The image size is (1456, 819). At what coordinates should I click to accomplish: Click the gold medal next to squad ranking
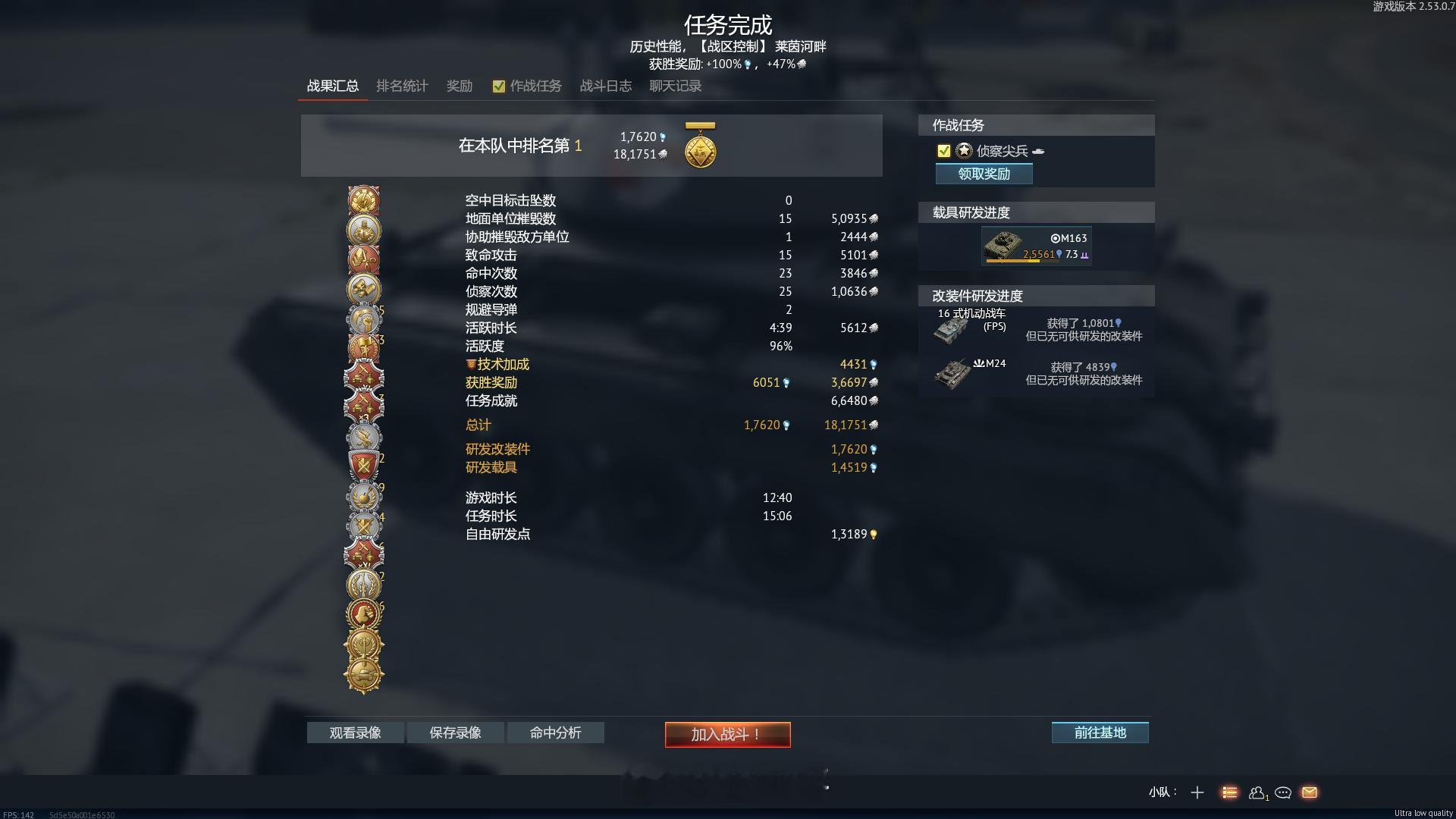click(700, 146)
